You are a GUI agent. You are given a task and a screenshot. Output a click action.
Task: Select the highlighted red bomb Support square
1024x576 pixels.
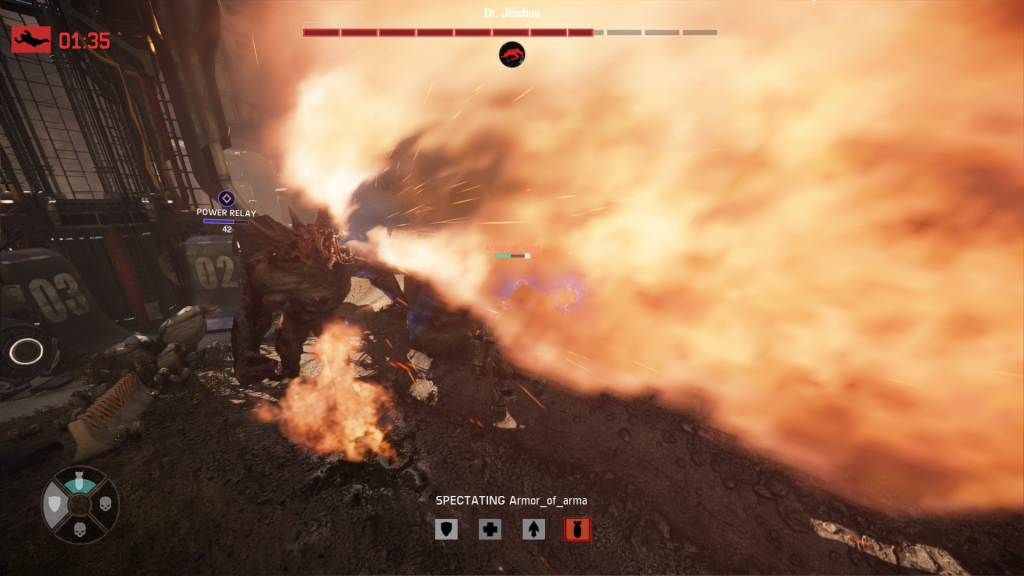(x=577, y=530)
